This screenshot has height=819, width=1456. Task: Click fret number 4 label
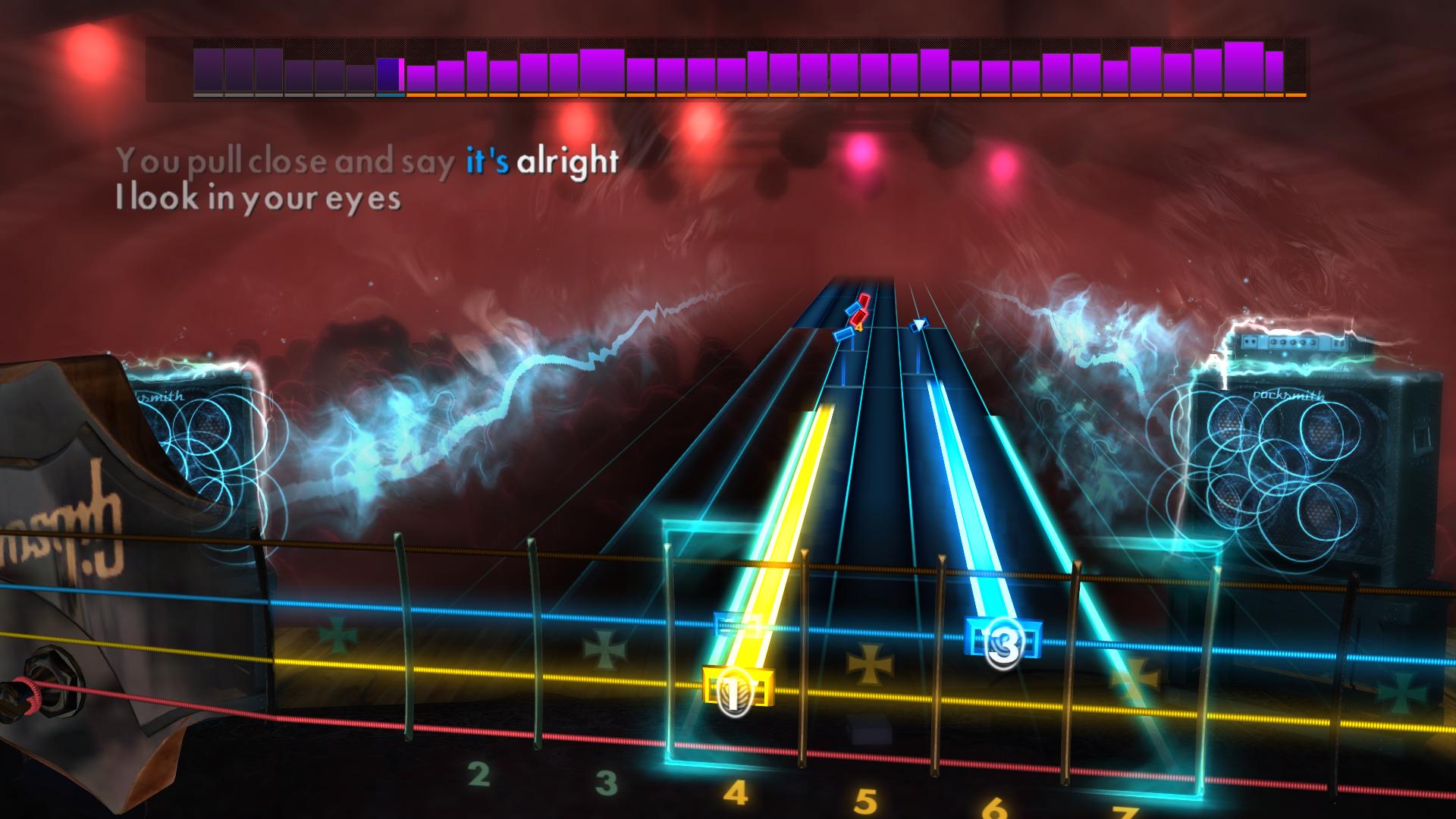[x=735, y=790]
